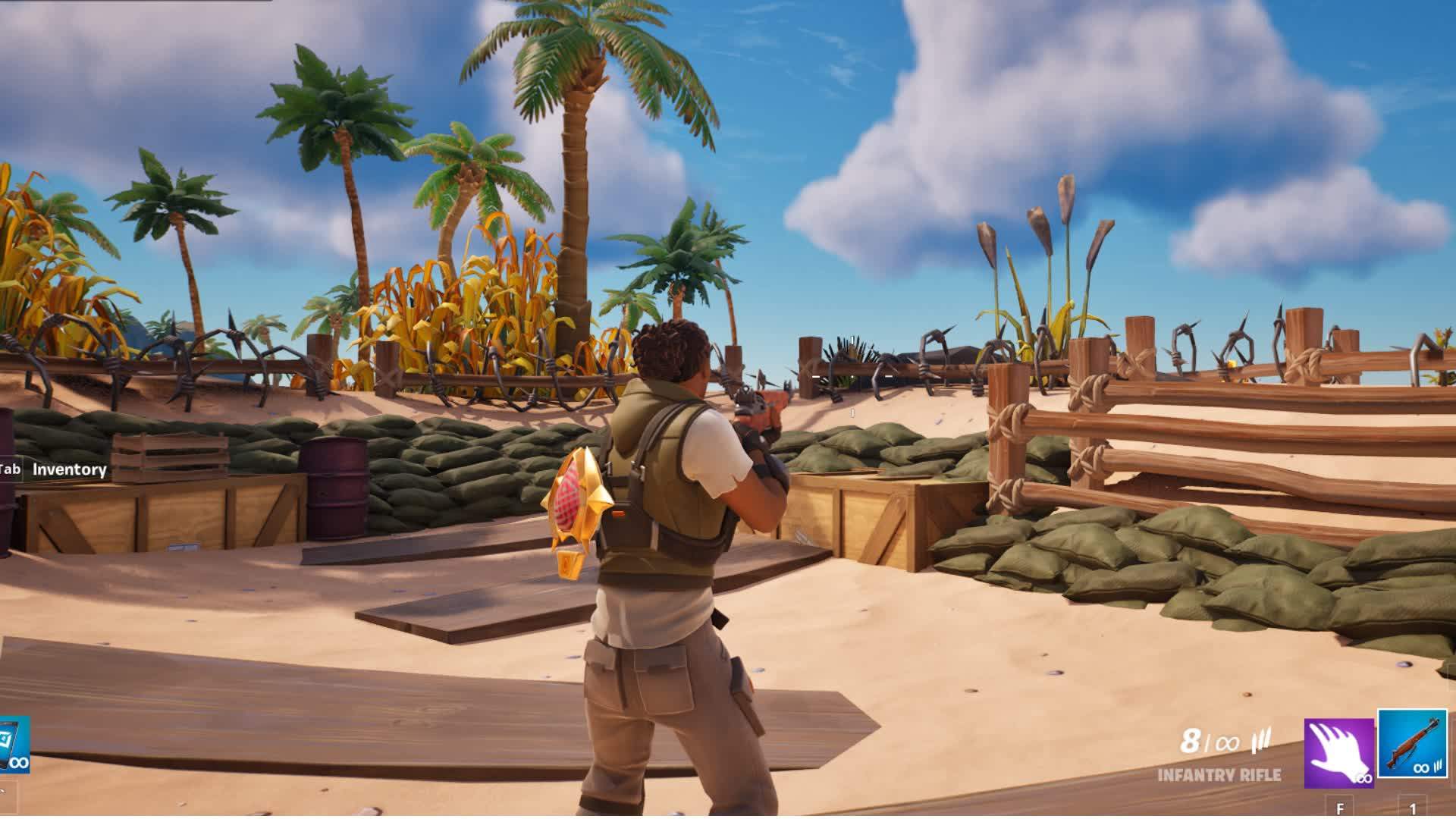This screenshot has height=819, width=1456.
Task: Select the Infantry Rifle hotbar slot
Action: (1412, 744)
